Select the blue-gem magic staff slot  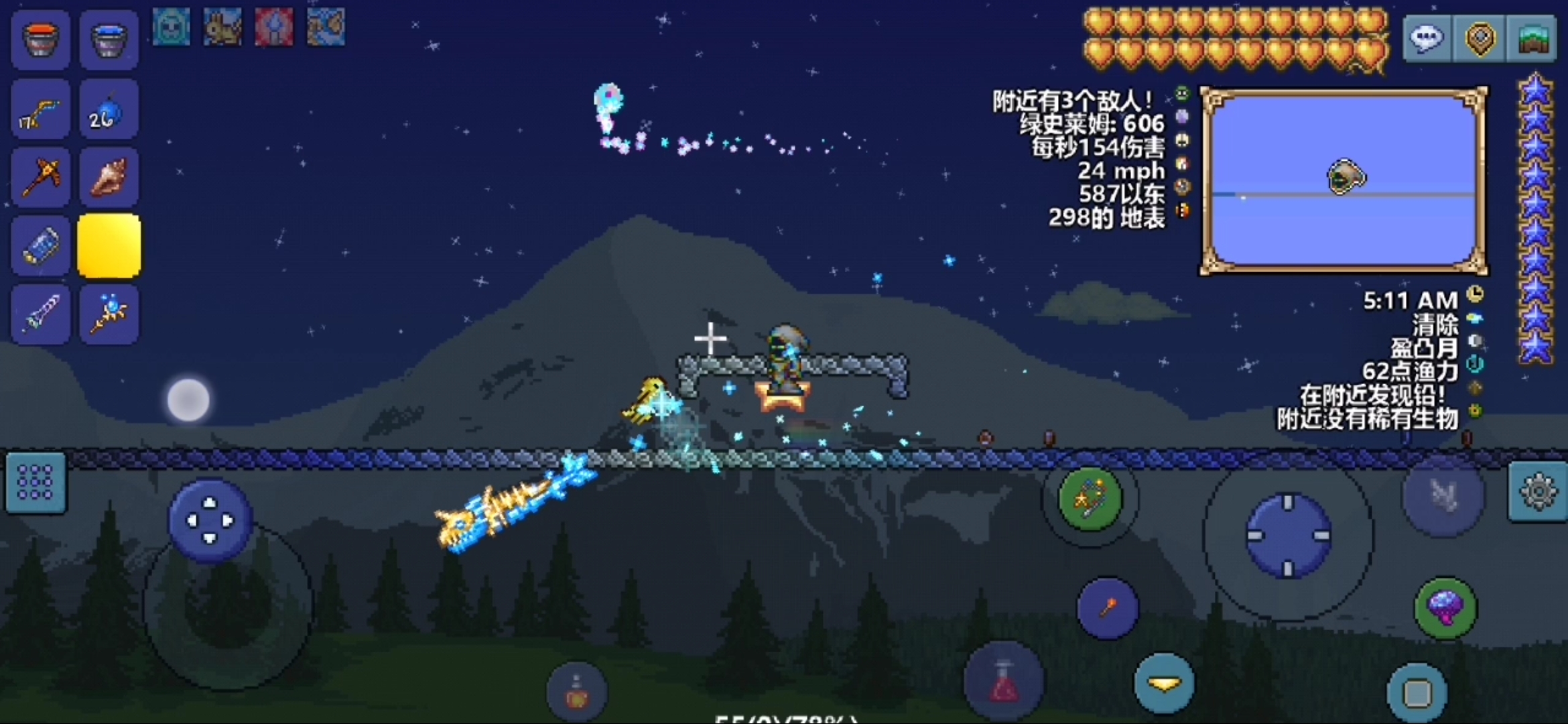(x=109, y=314)
